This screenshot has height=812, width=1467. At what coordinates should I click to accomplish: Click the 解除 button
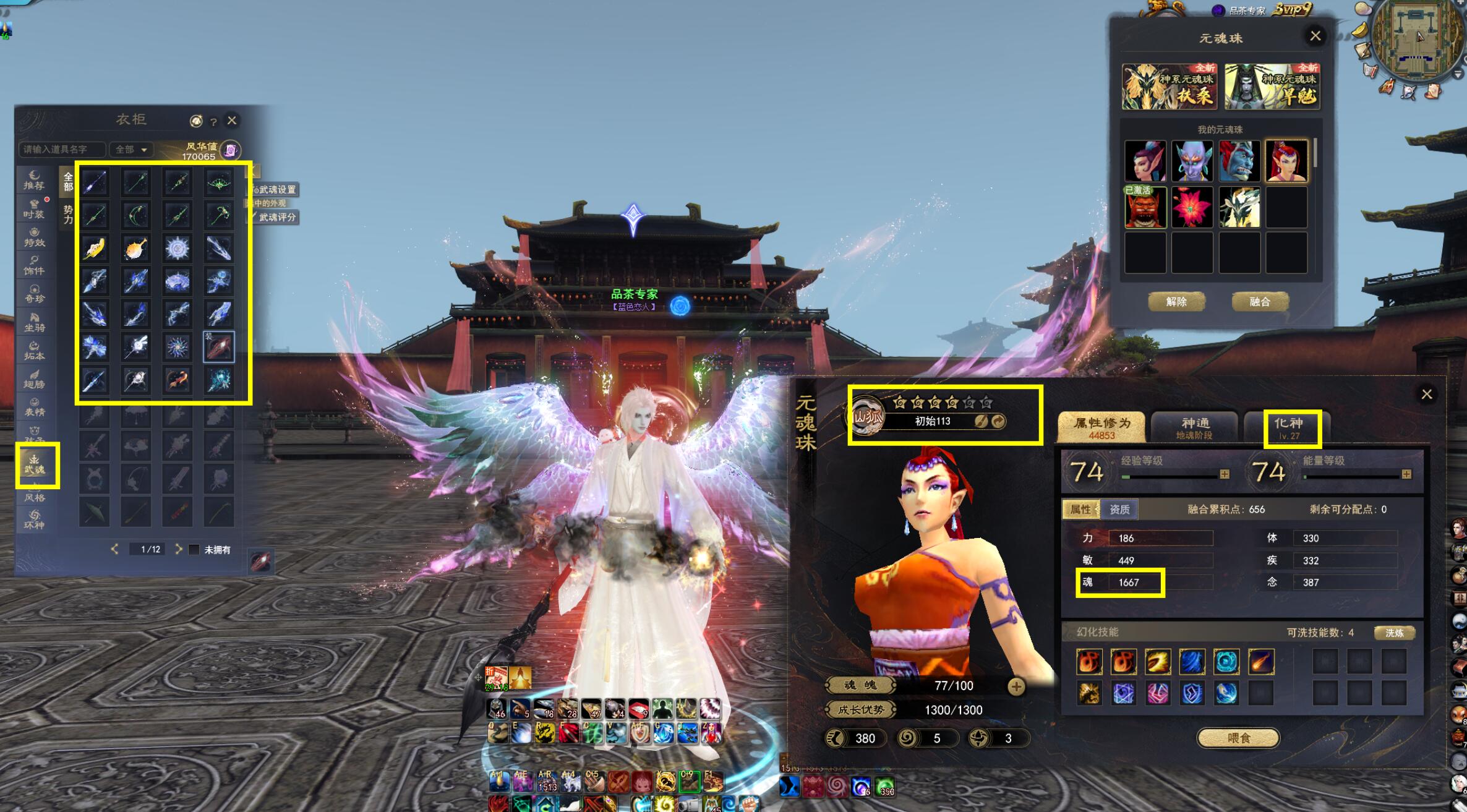[1176, 302]
